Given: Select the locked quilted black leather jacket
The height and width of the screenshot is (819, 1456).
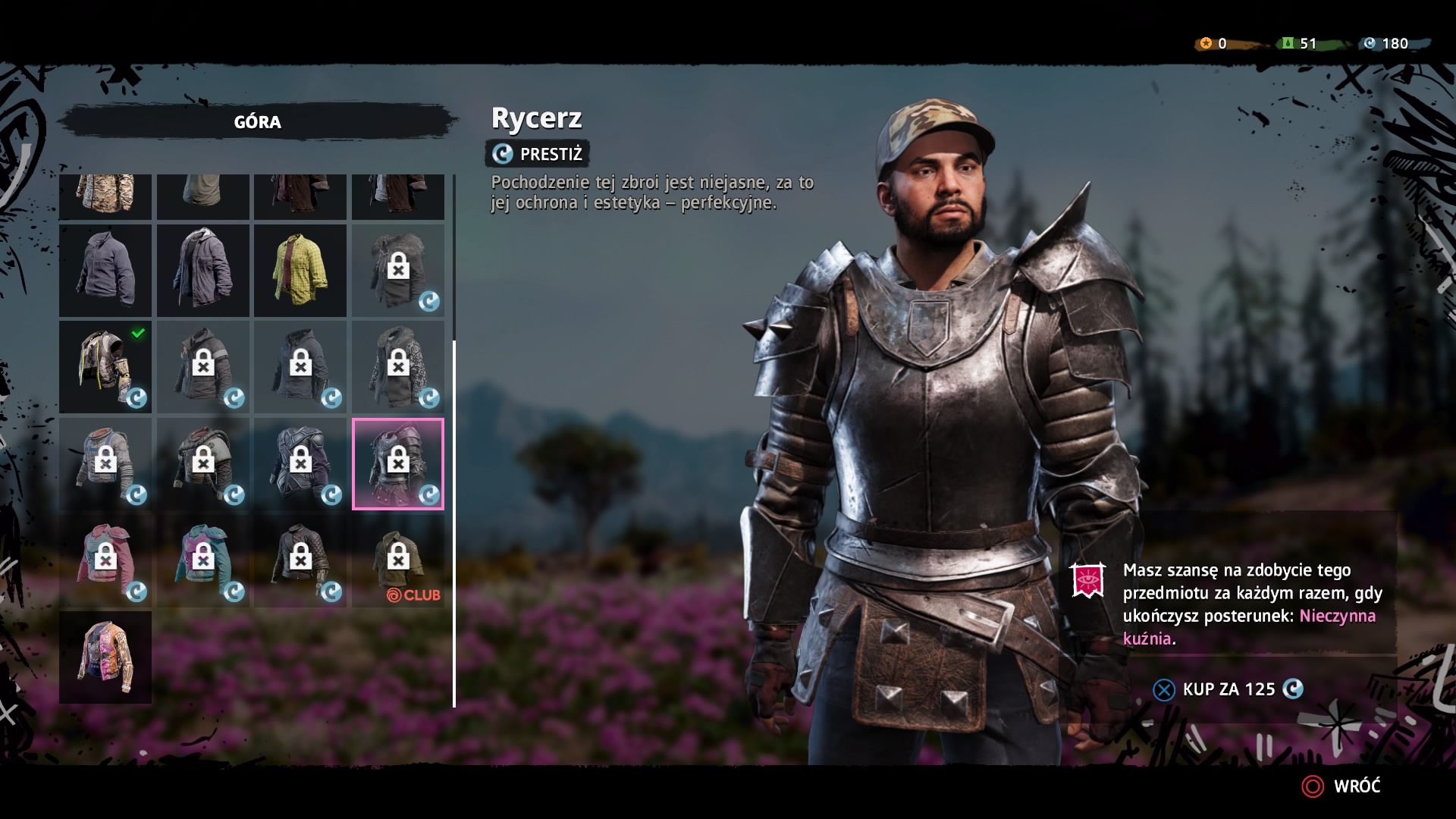Looking at the screenshot, I should [300, 560].
